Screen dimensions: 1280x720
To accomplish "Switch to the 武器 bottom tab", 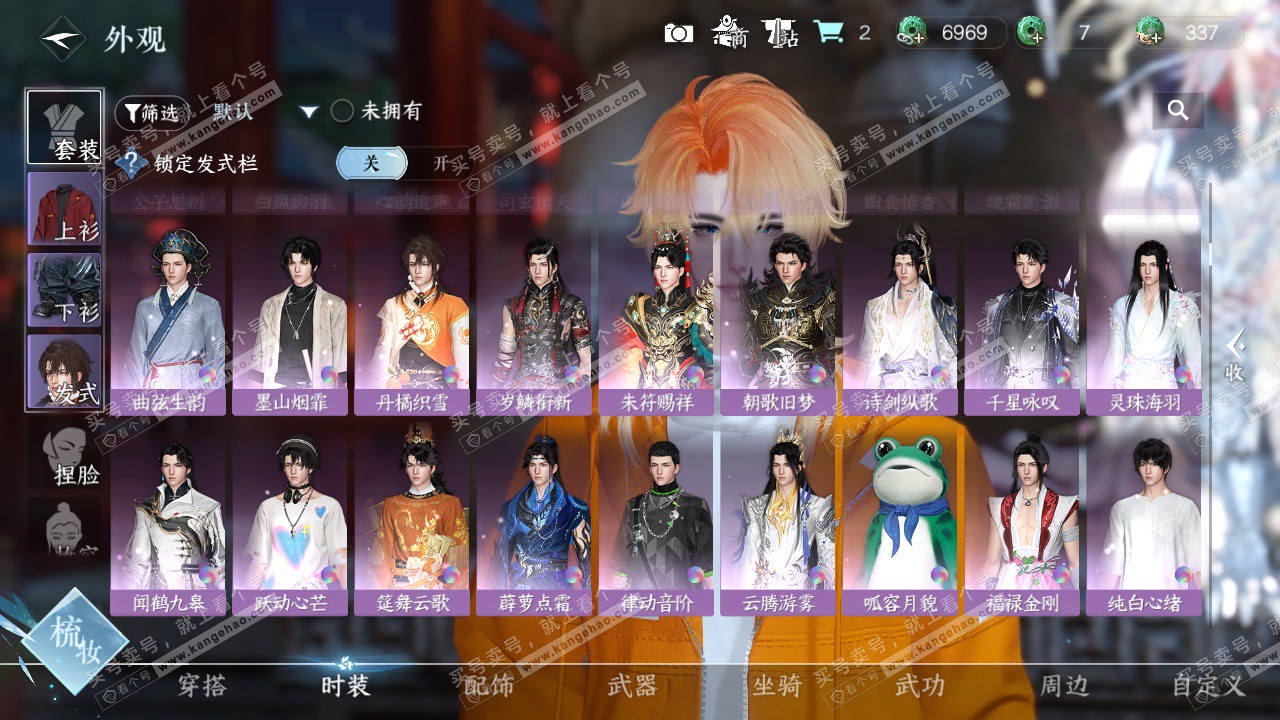I will pos(633,685).
